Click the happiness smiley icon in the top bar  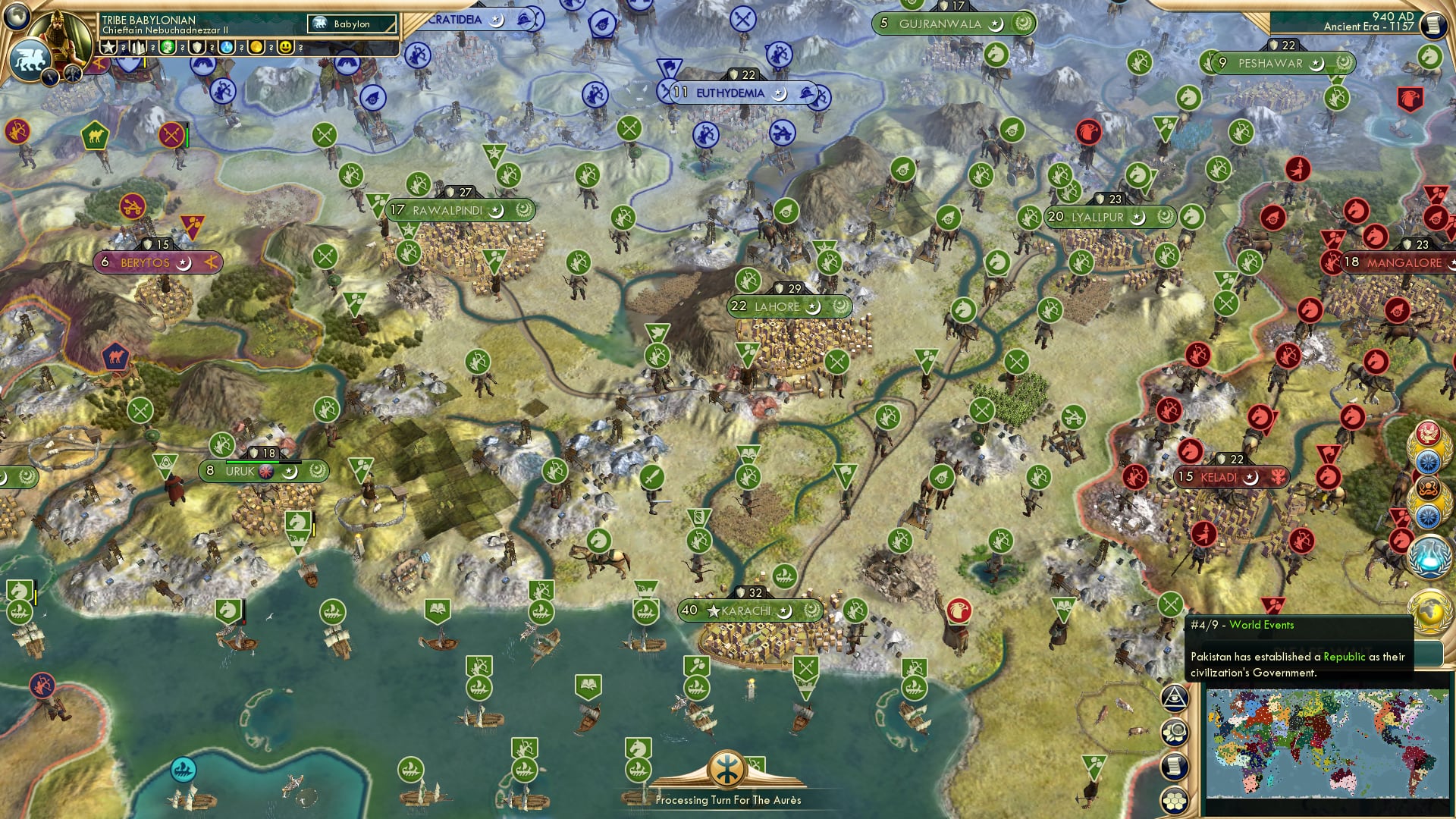click(286, 49)
